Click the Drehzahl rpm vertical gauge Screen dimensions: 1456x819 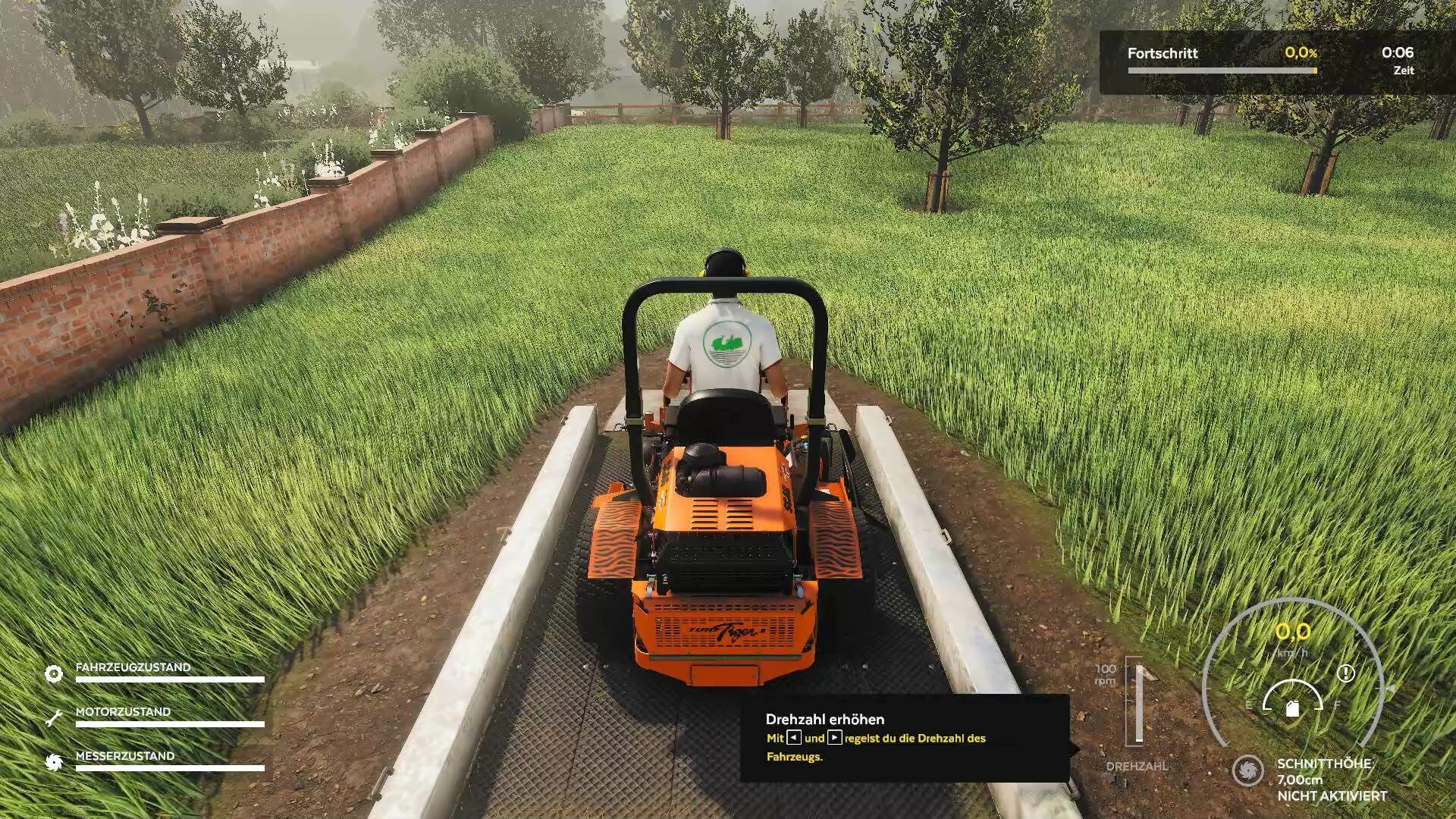click(x=1138, y=703)
